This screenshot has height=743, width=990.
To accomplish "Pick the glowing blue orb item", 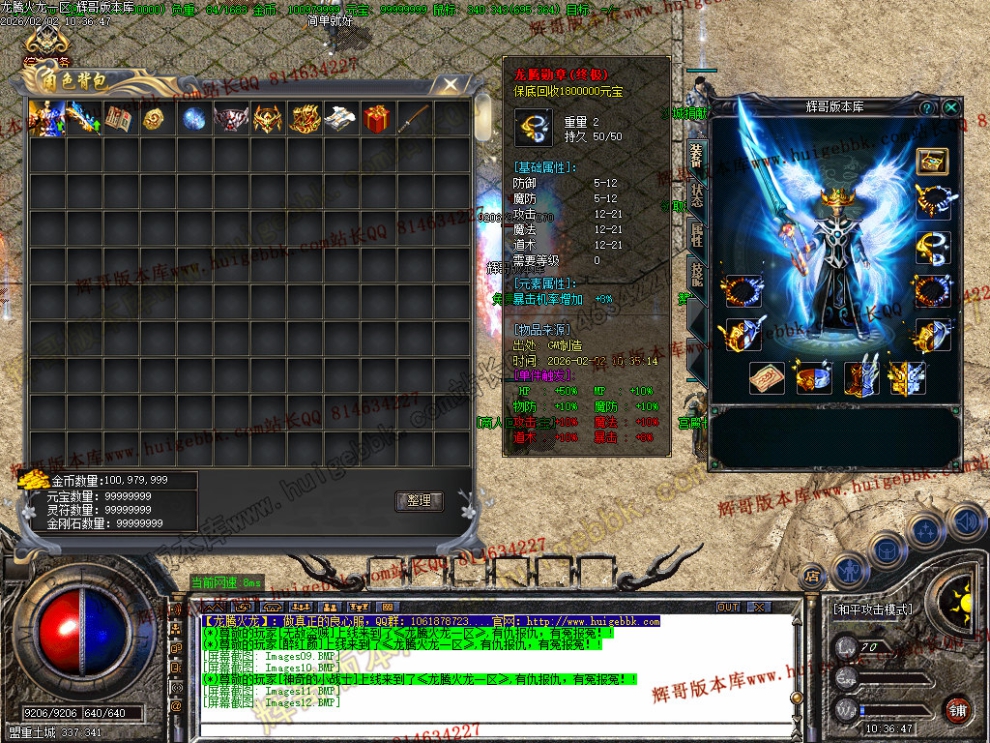I will (194, 120).
